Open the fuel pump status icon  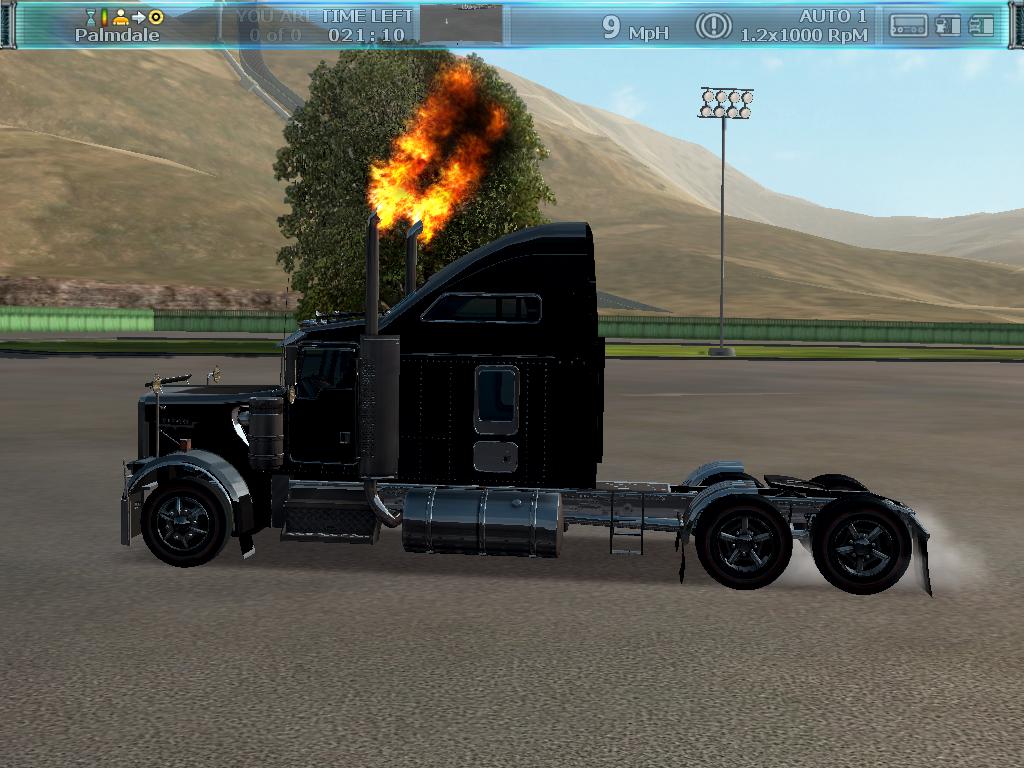click(x=948, y=26)
